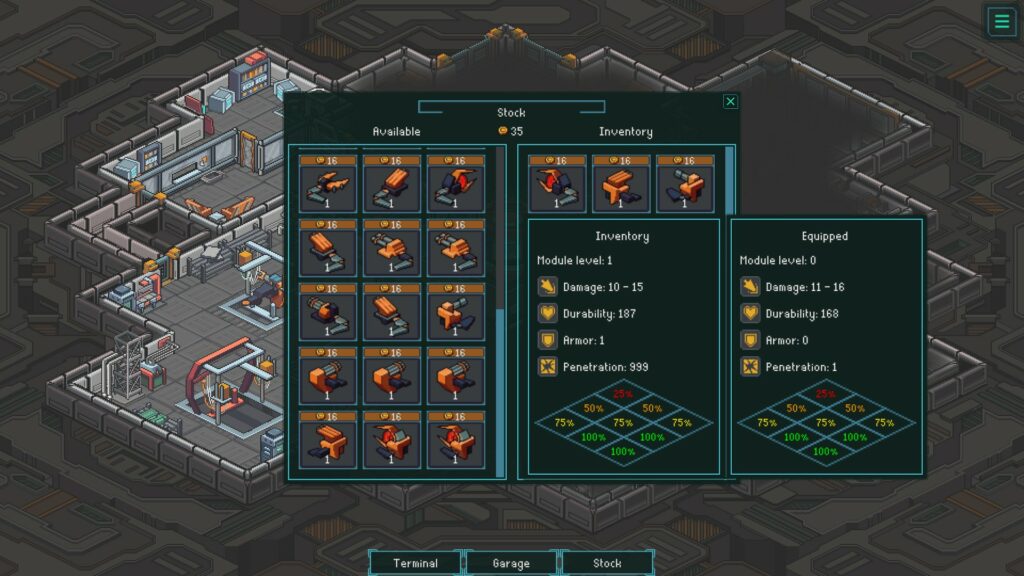Close the Stock window
1024x576 pixels.
pyautogui.click(x=730, y=101)
